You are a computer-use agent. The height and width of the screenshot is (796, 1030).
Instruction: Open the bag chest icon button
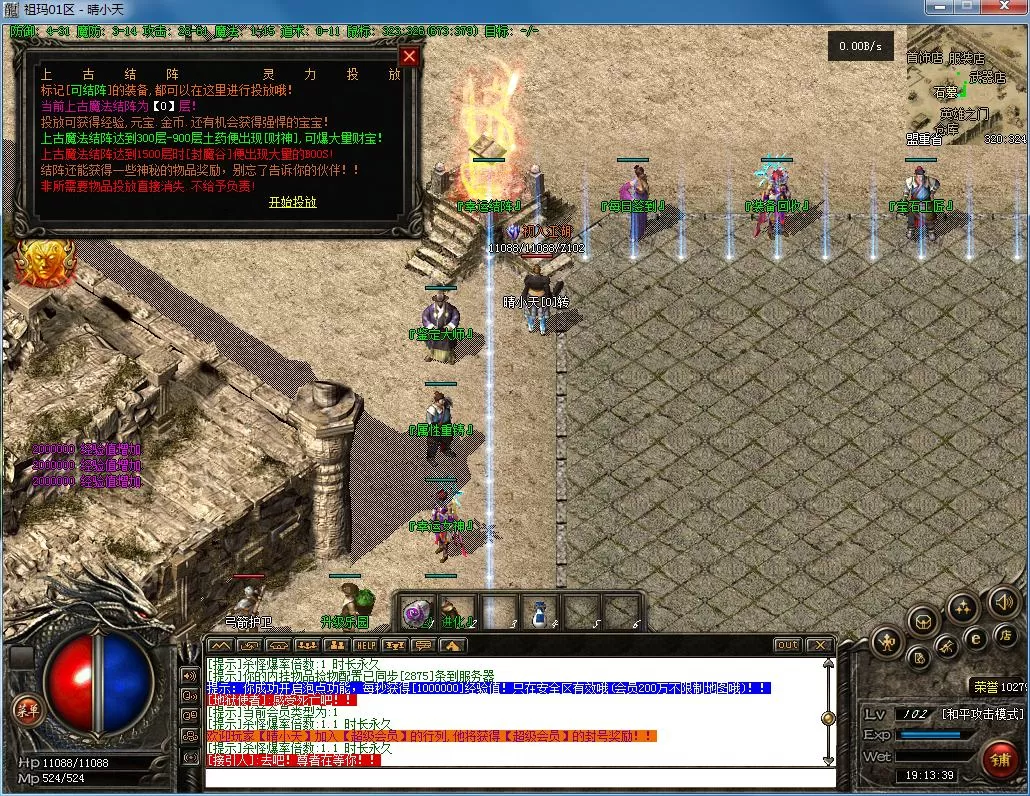[x=922, y=621]
